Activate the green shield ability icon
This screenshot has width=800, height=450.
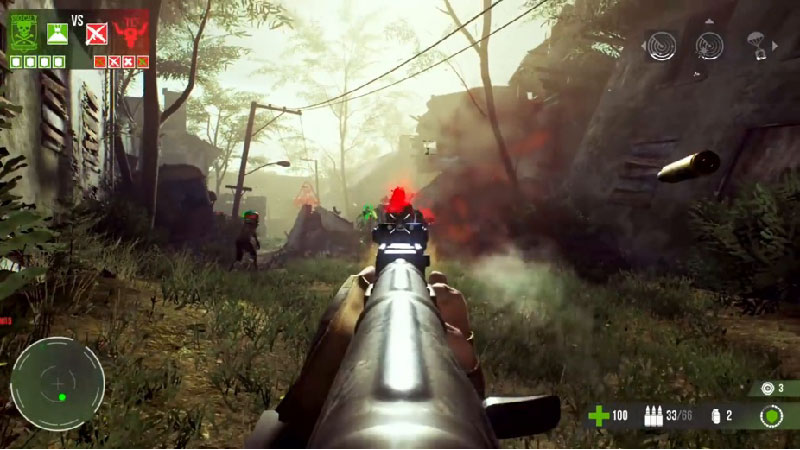pos(770,415)
